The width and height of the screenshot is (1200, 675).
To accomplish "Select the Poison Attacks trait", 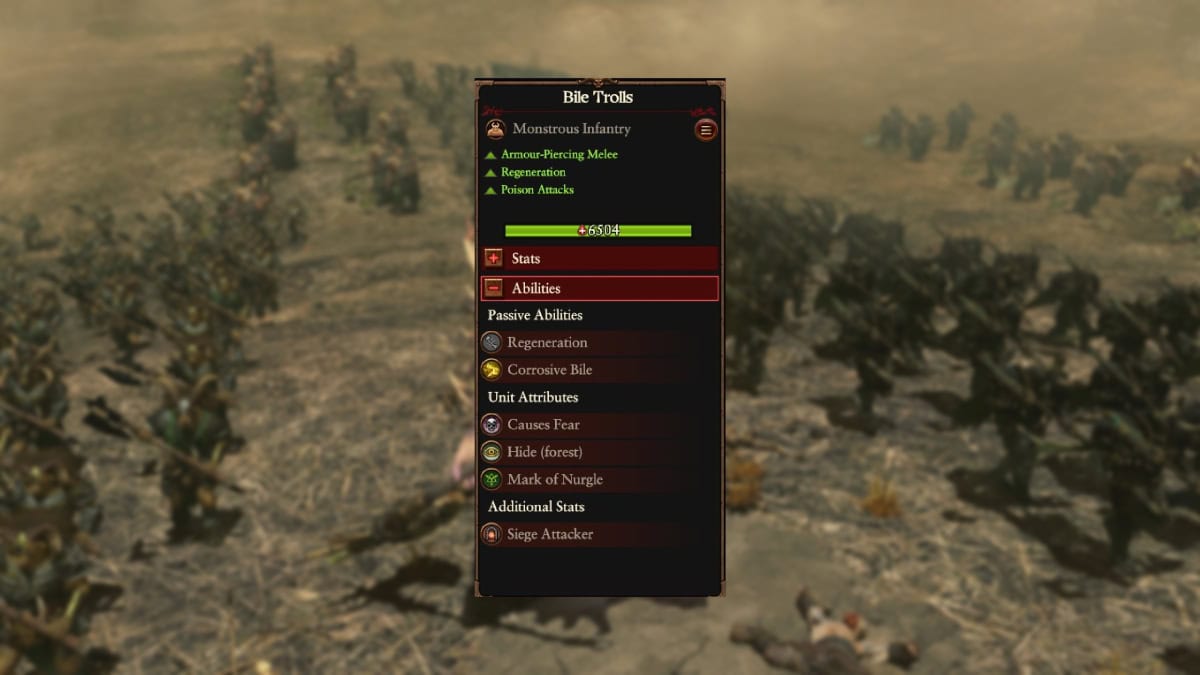I will coord(536,190).
